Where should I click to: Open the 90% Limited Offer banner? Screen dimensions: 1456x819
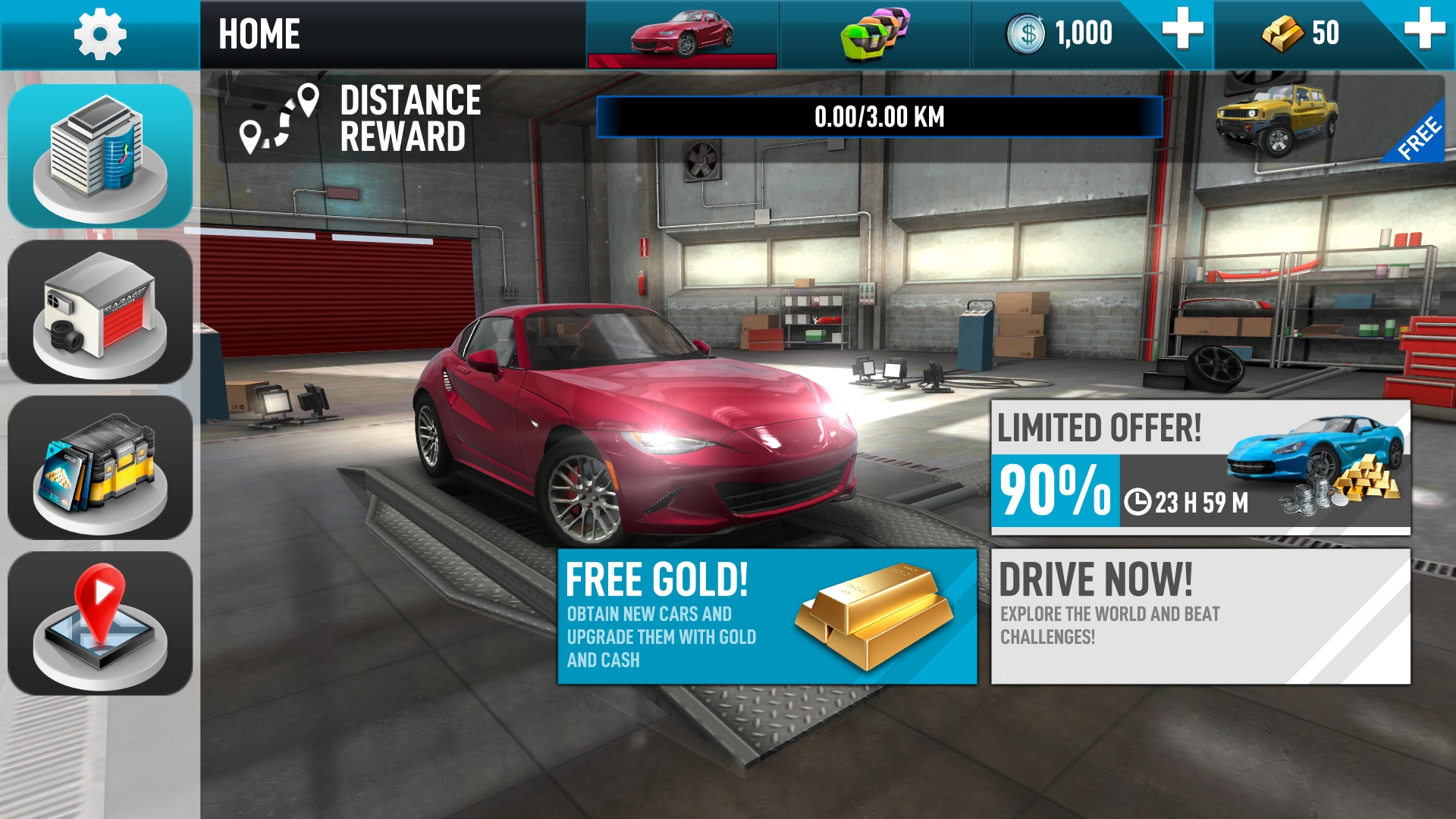1200,467
